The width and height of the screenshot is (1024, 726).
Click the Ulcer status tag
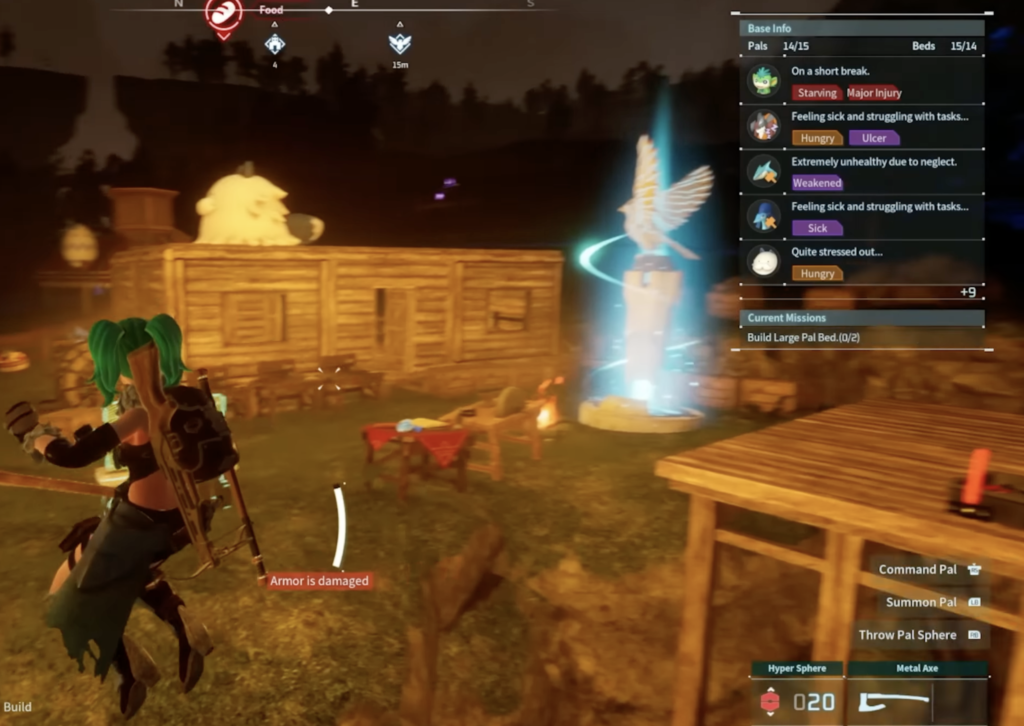click(873, 138)
